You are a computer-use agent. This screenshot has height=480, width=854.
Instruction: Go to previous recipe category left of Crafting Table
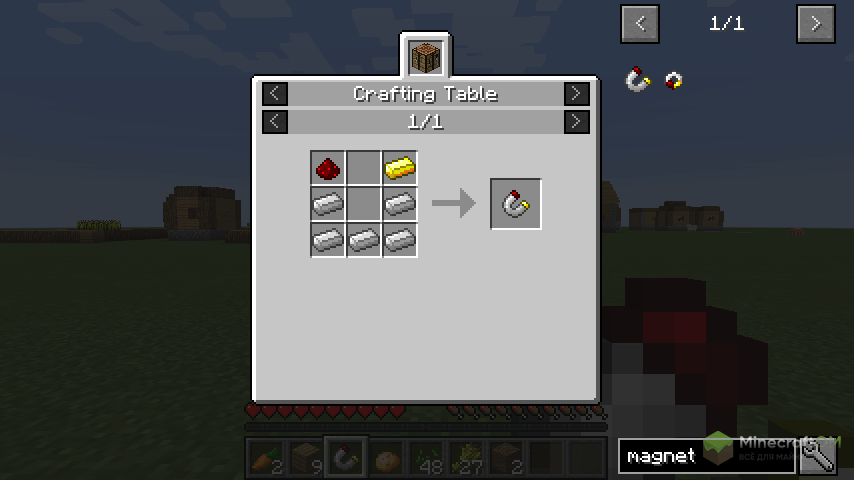(x=275, y=94)
